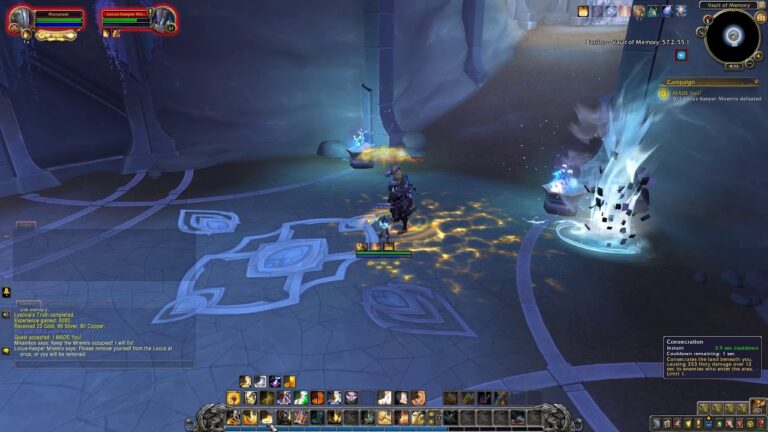Viewport: 768px width, 432px height.
Task: Select the player portrait frame
Action: 20,20
